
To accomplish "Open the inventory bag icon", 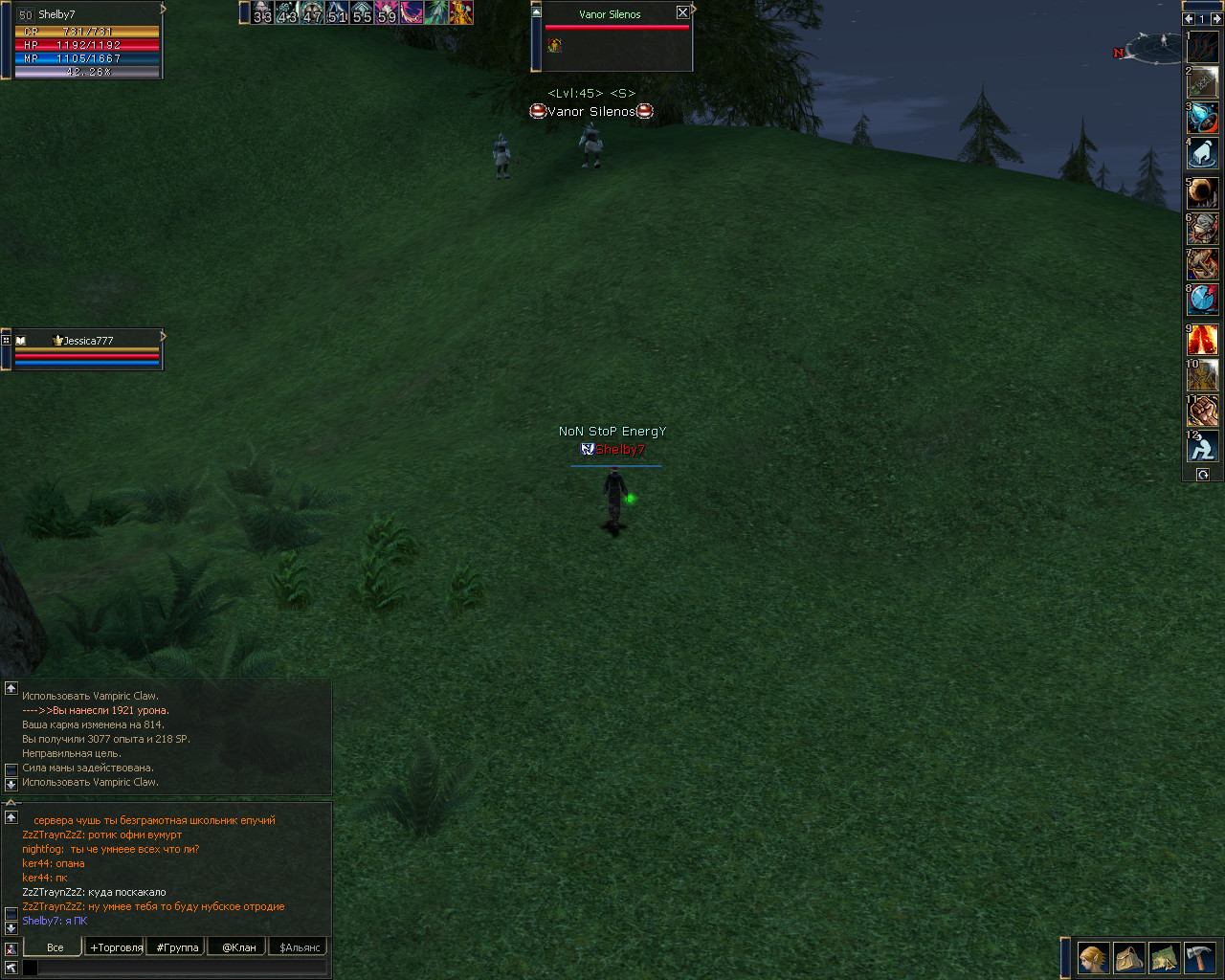I will tap(1128, 958).
